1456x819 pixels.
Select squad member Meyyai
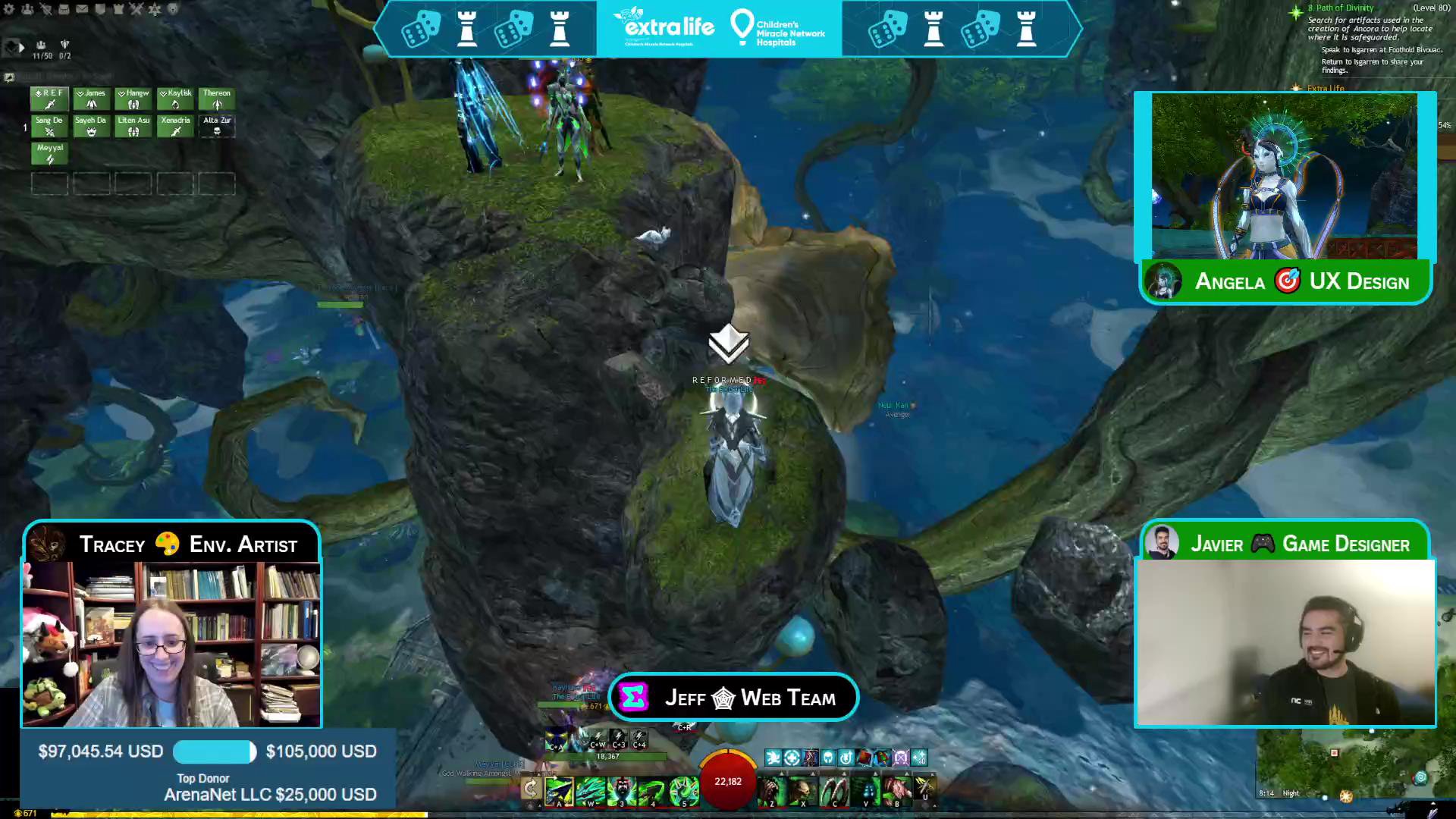[x=50, y=153]
